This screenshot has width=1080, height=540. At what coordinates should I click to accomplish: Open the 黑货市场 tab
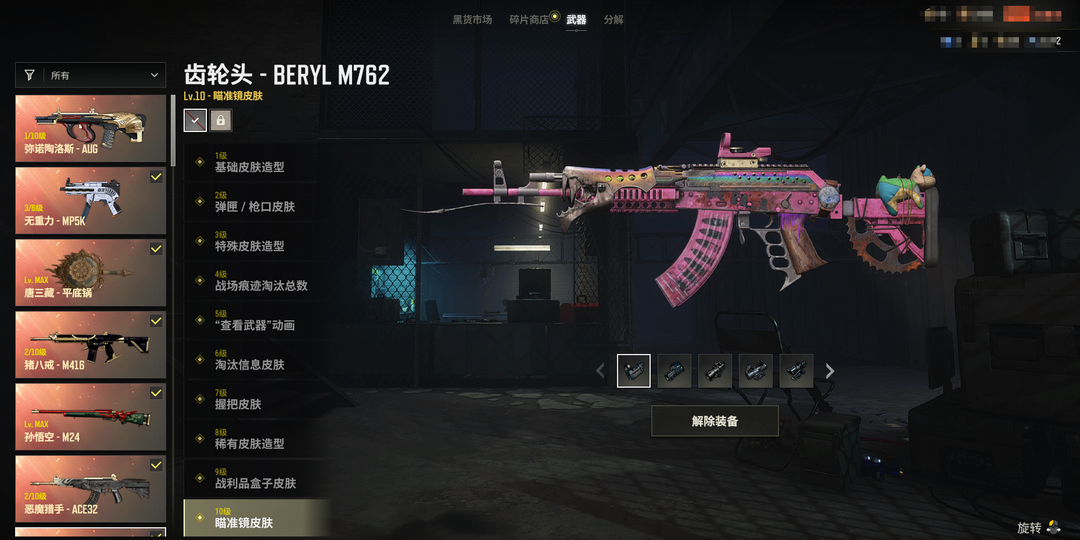point(472,20)
